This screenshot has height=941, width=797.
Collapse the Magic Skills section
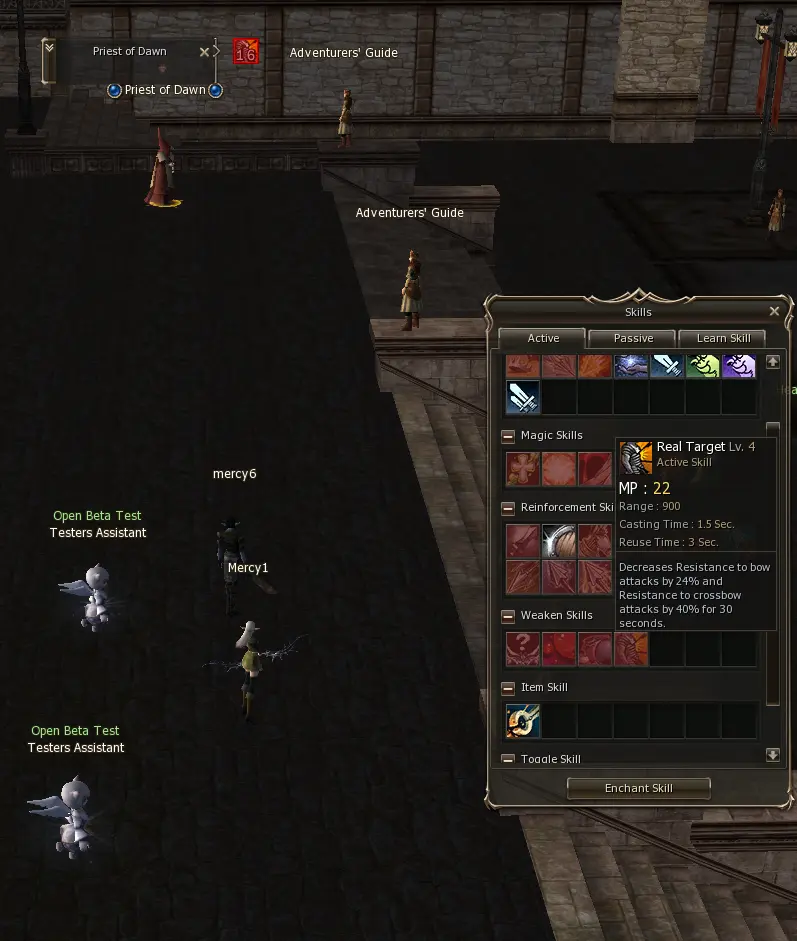click(508, 436)
